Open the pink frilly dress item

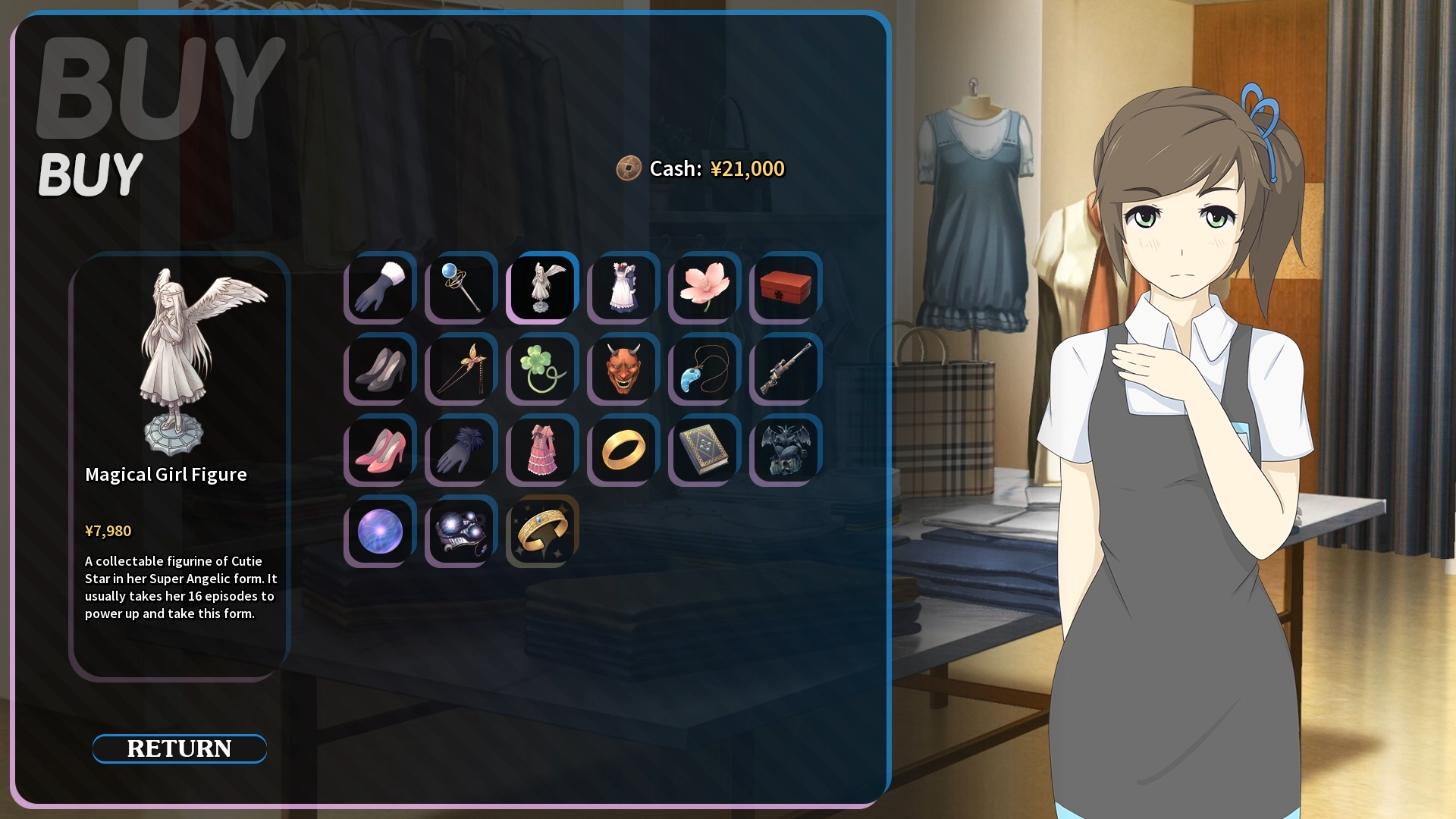point(541,450)
